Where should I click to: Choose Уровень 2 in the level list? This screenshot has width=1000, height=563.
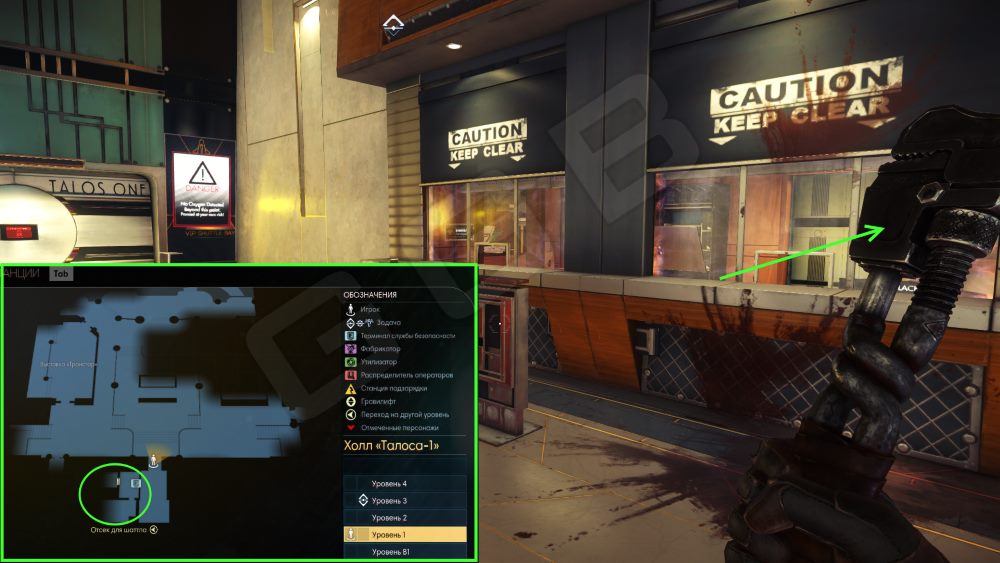tap(404, 517)
